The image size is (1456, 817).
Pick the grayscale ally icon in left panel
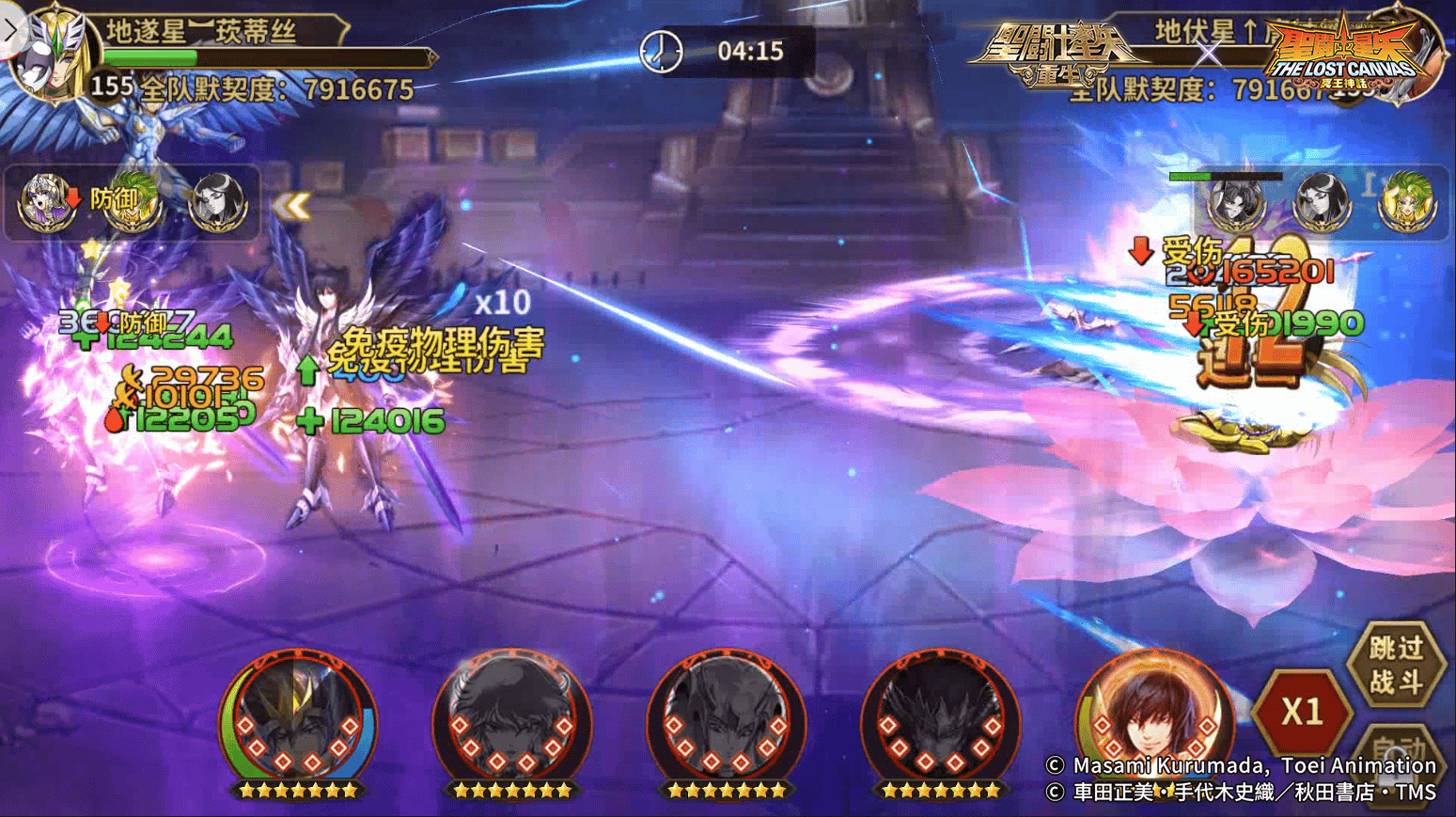click(217, 201)
